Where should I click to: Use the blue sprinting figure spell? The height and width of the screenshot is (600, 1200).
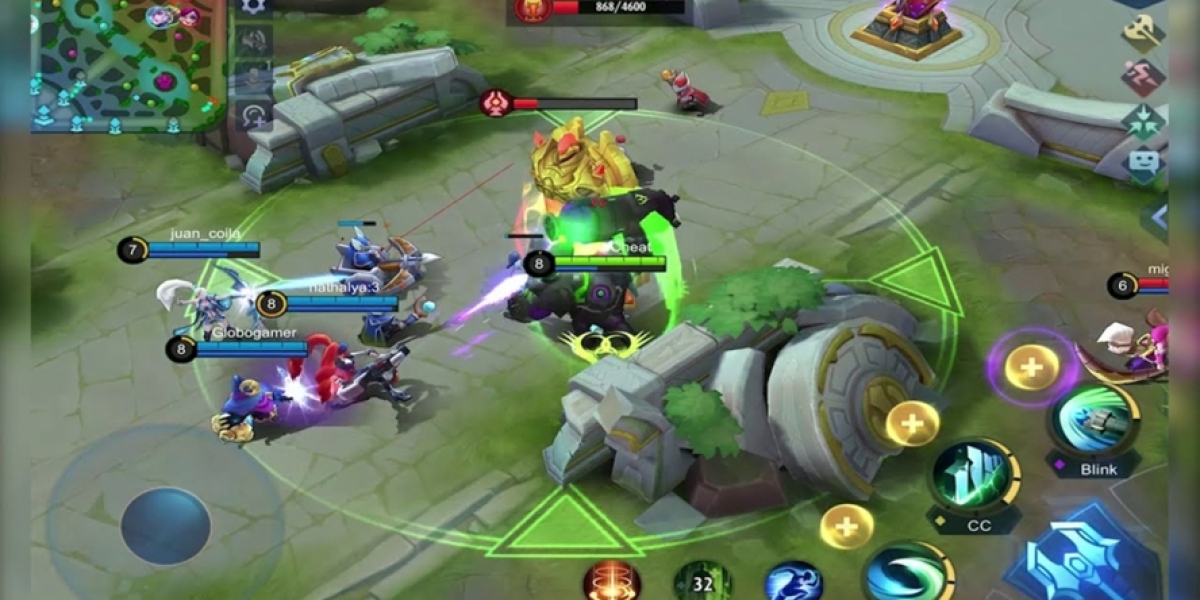[794, 581]
